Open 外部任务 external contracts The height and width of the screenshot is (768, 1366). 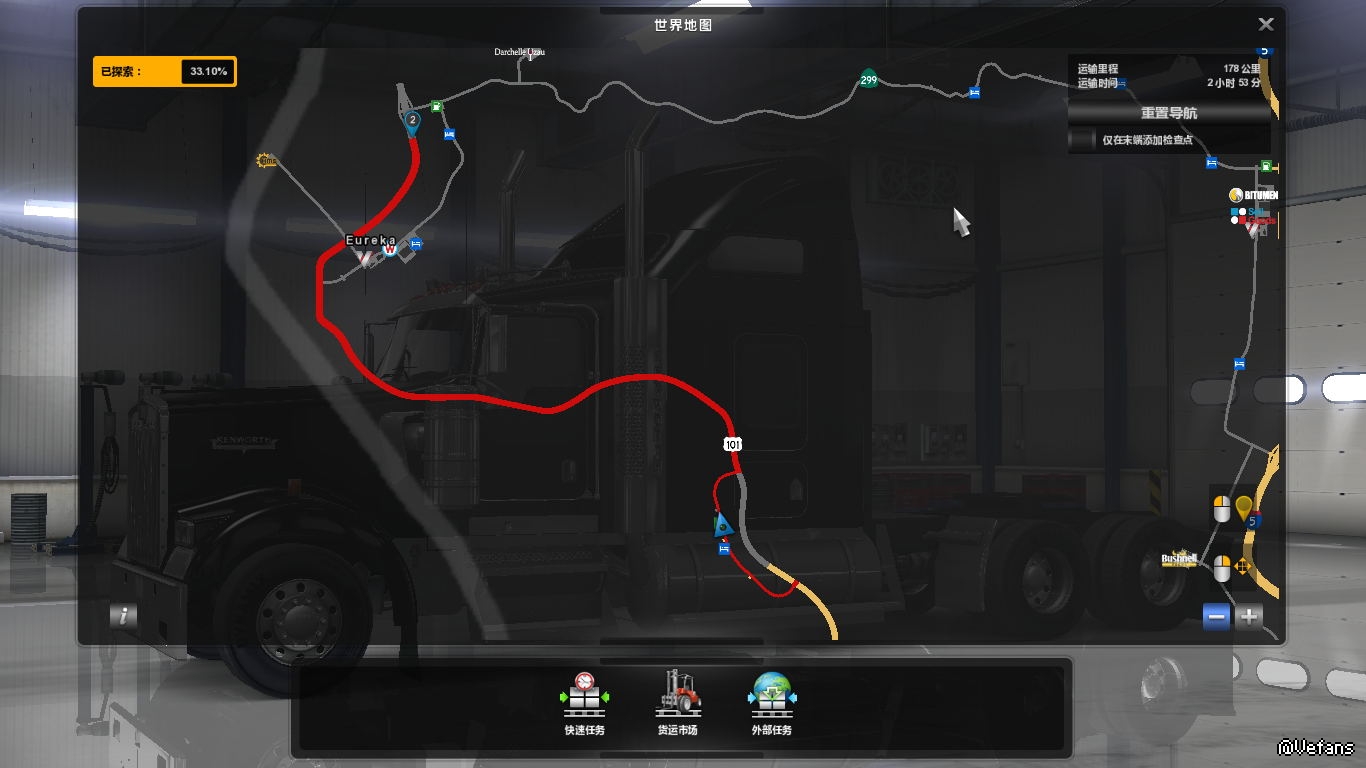(771, 703)
